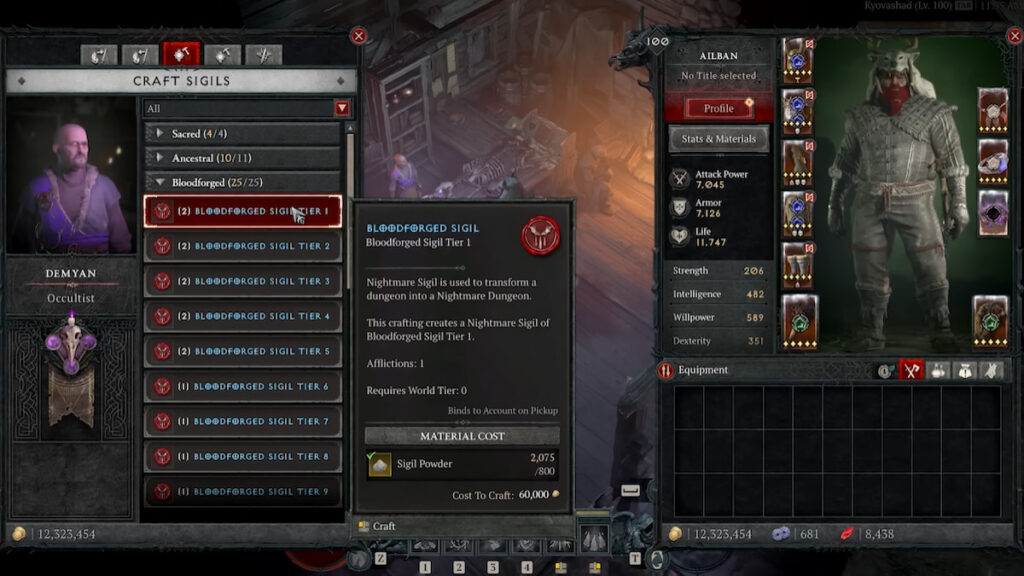Close the Craft Sigils panel
The height and width of the screenshot is (576, 1024).
pyautogui.click(x=359, y=36)
